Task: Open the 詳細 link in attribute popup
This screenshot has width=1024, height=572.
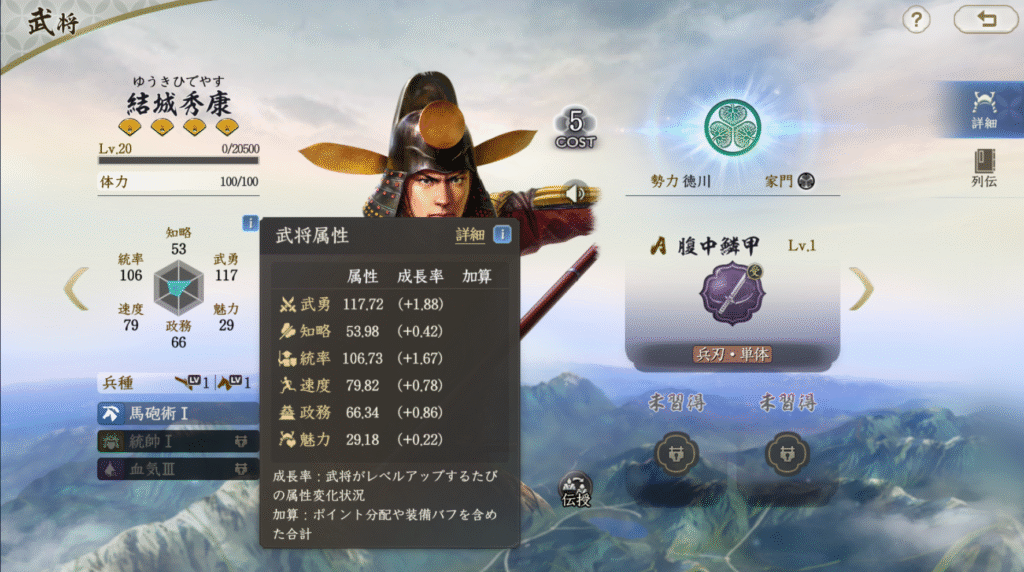Action: 470,235
